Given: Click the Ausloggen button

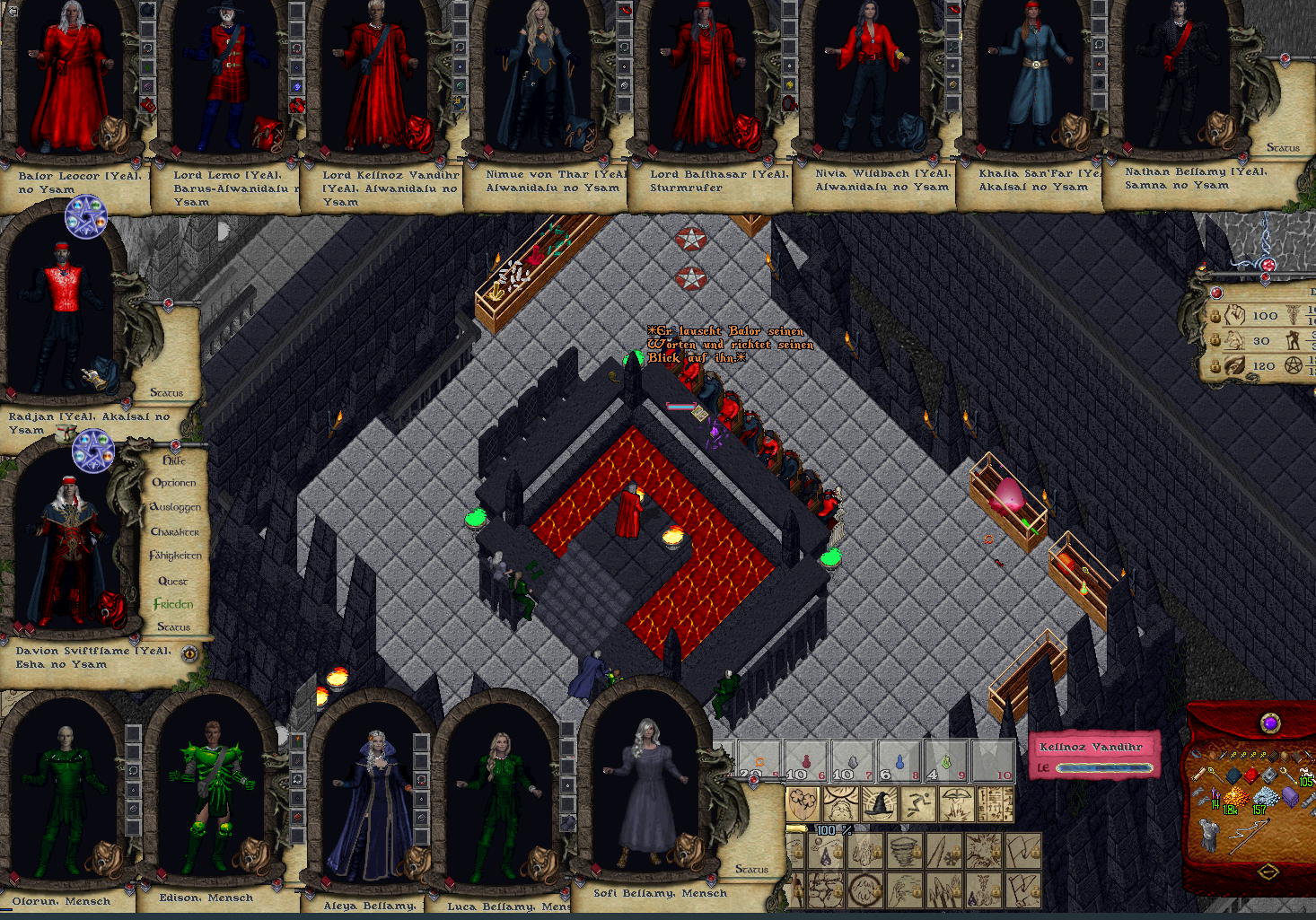Looking at the screenshot, I should pyautogui.click(x=175, y=507).
